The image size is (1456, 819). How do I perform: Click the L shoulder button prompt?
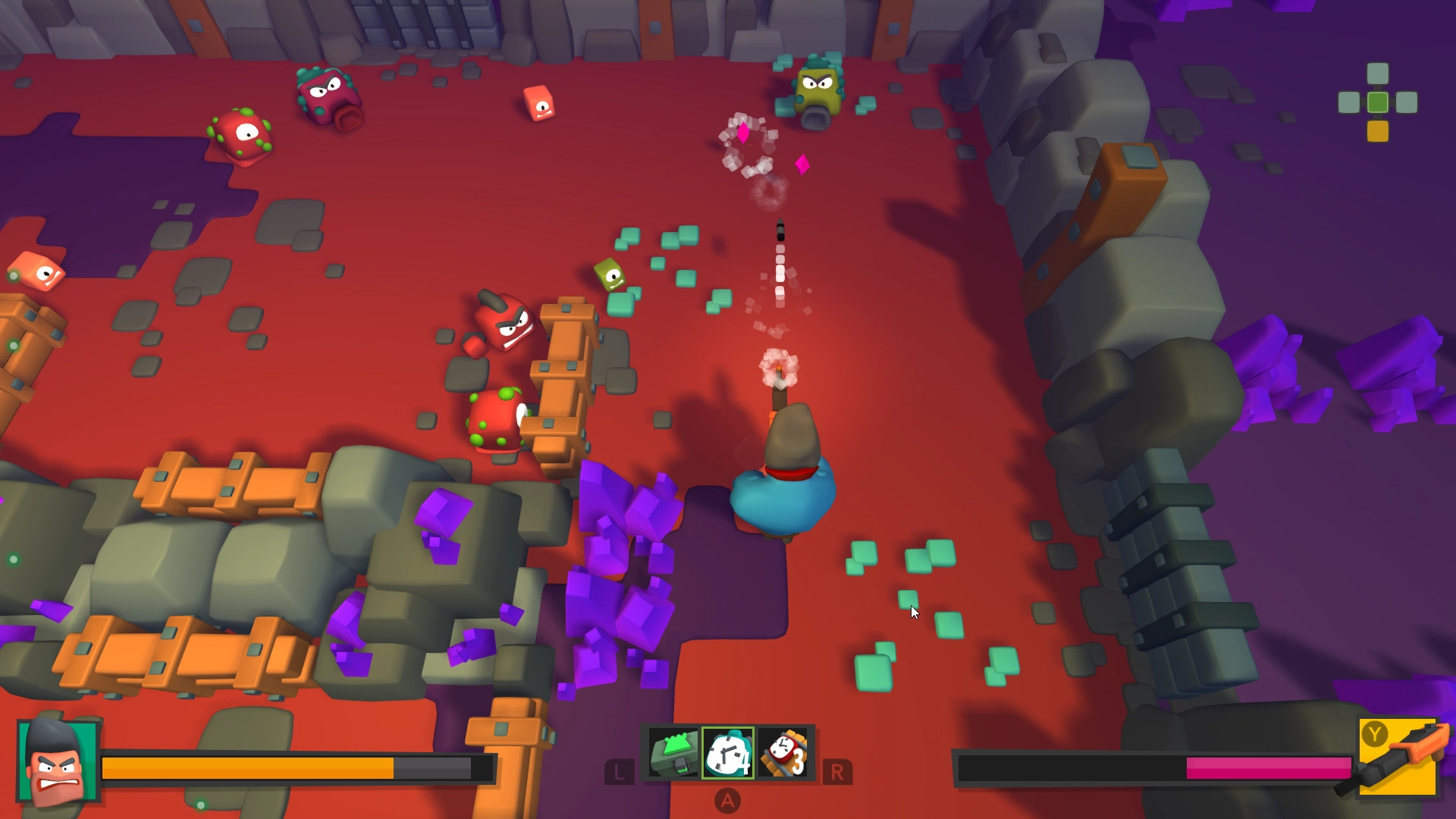[620, 772]
